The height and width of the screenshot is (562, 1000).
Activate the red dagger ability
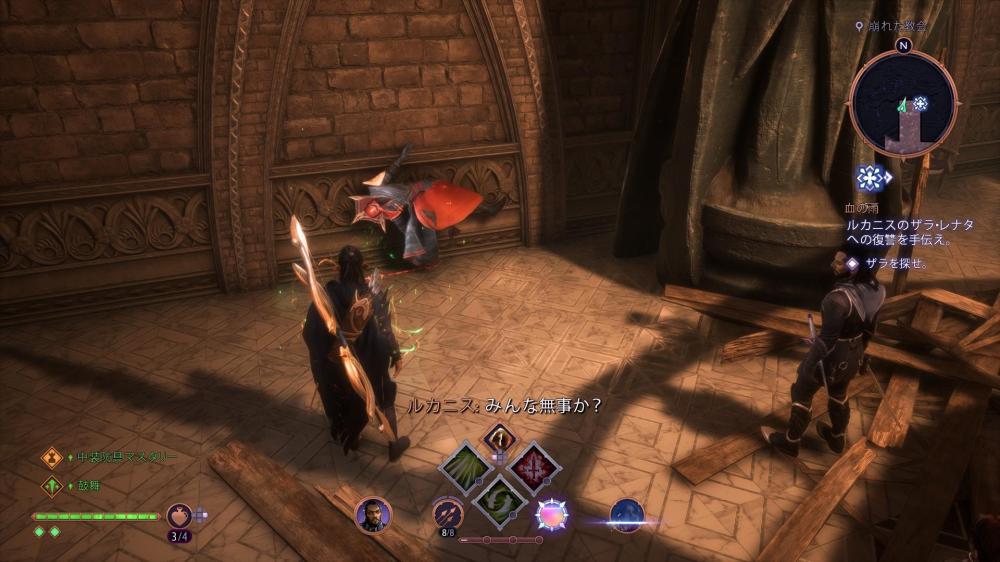coord(534,467)
